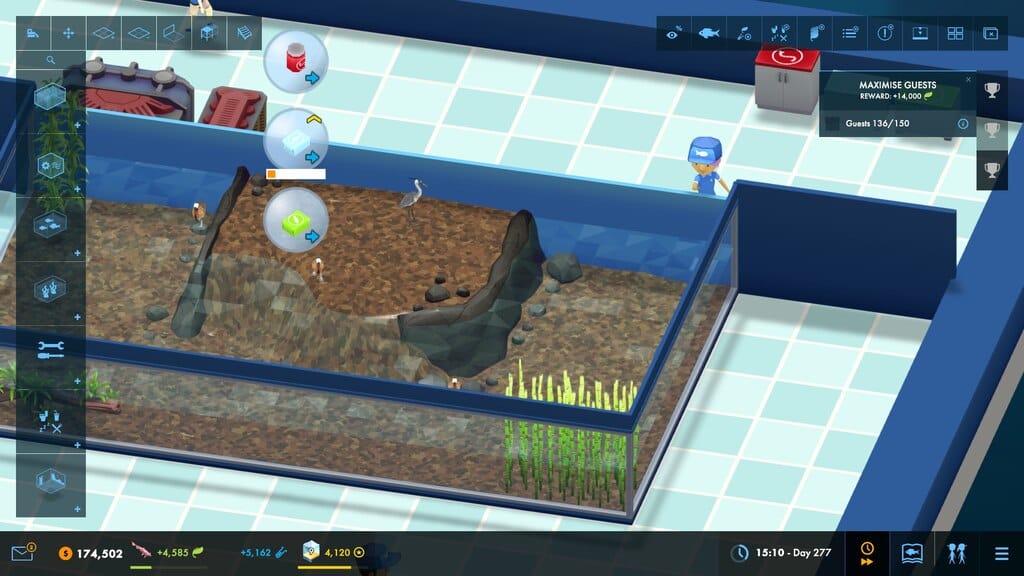Open the mail inbox envelope
The width and height of the screenshot is (1024, 576).
tap(22, 552)
